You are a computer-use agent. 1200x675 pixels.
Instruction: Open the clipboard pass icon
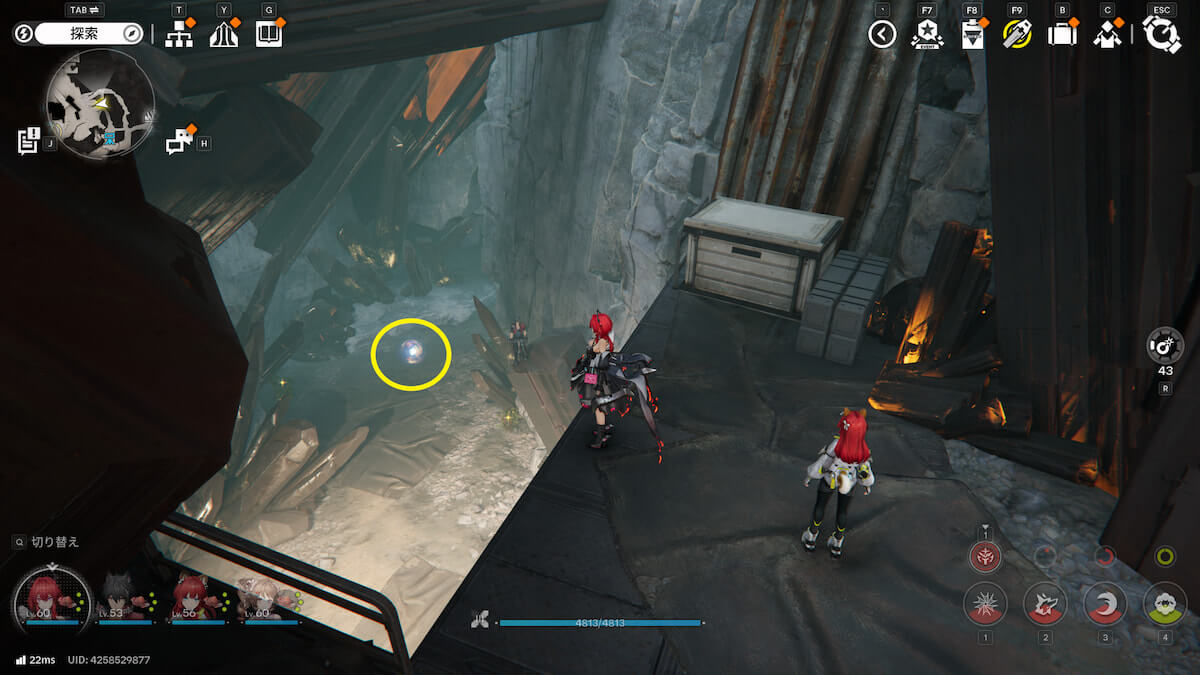(971, 35)
